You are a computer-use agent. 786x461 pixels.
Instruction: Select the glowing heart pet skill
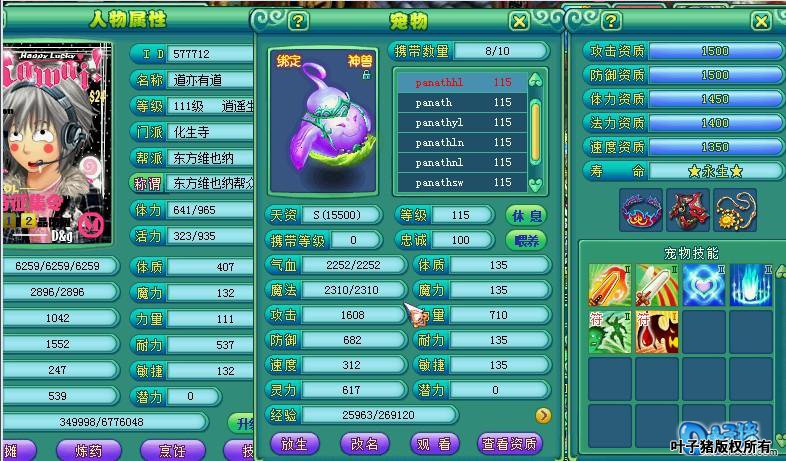pos(705,285)
